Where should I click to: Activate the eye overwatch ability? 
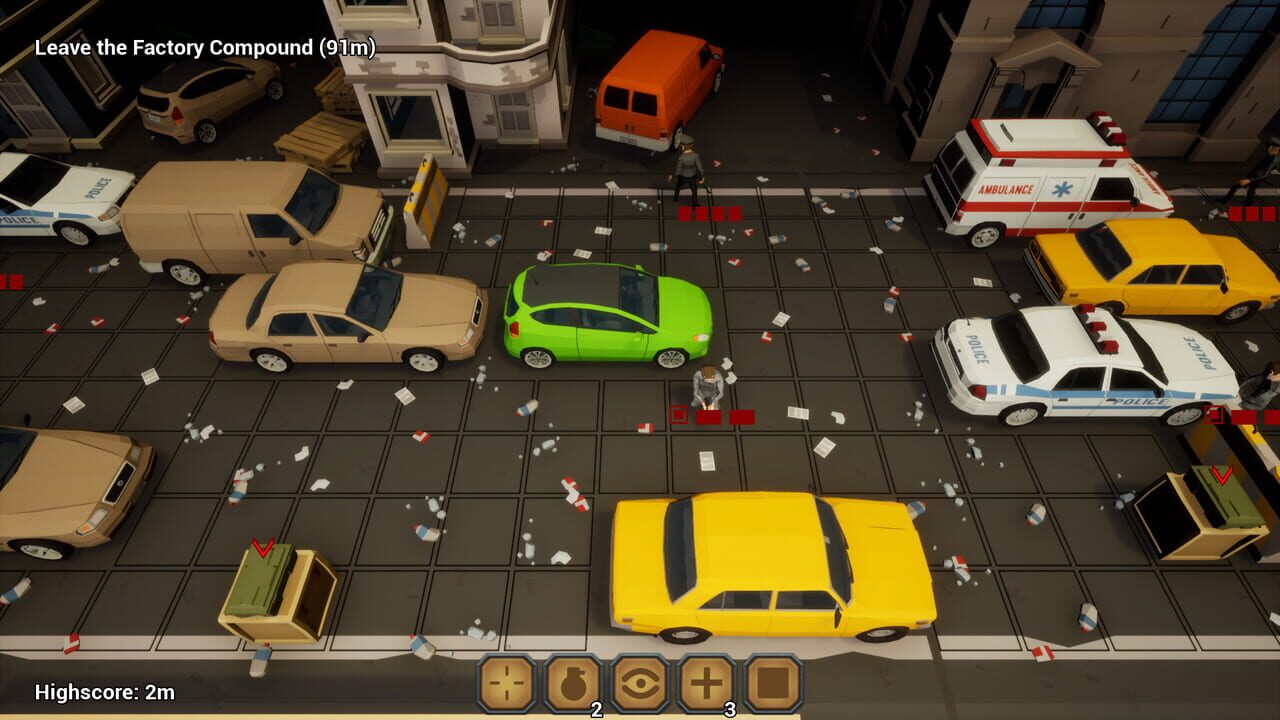pyautogui.click(x=640, y=684)
